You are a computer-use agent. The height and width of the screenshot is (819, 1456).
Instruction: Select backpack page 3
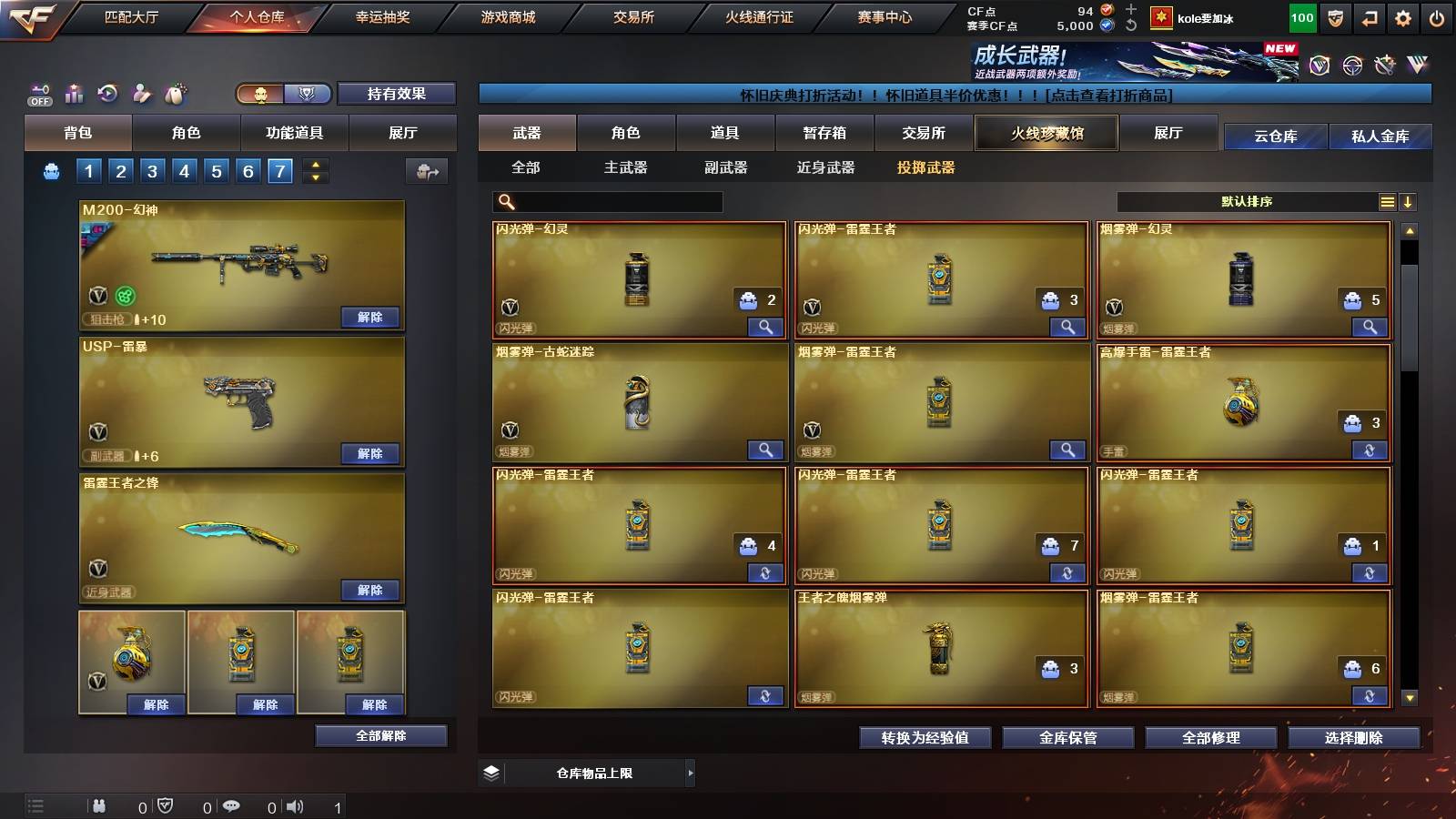(151, 169)
